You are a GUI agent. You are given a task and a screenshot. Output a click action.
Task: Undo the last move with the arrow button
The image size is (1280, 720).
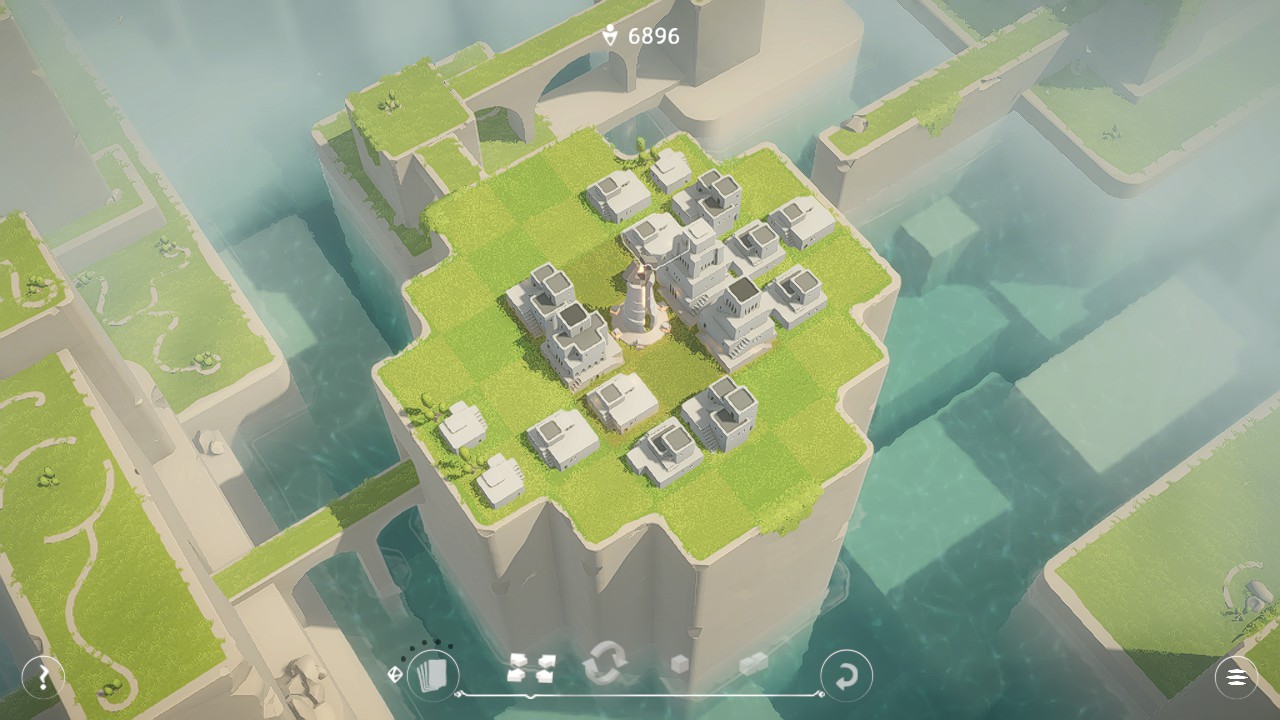[846, 676]
